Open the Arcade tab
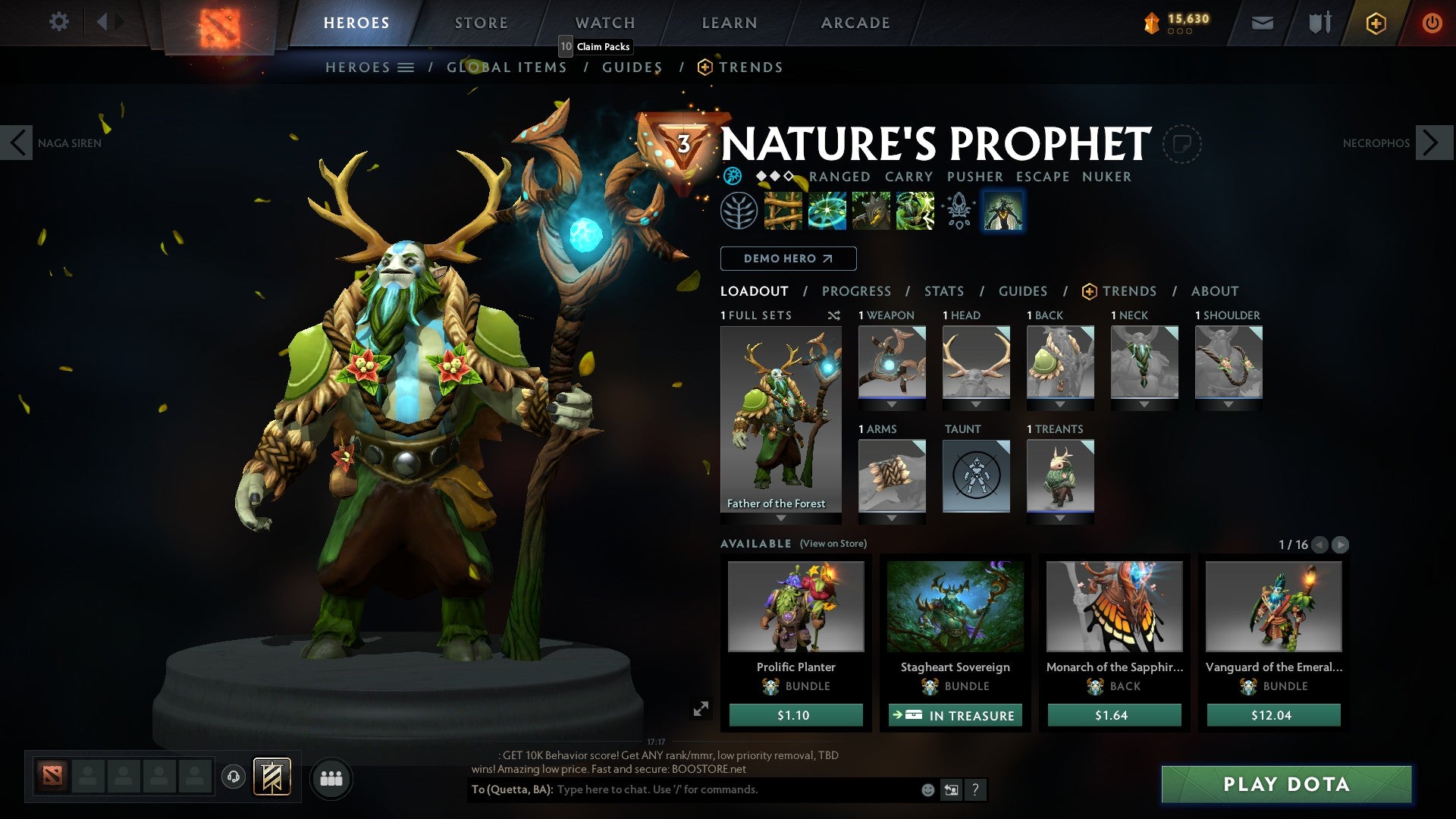This screenshot has width=1456, height=819. 855,23
